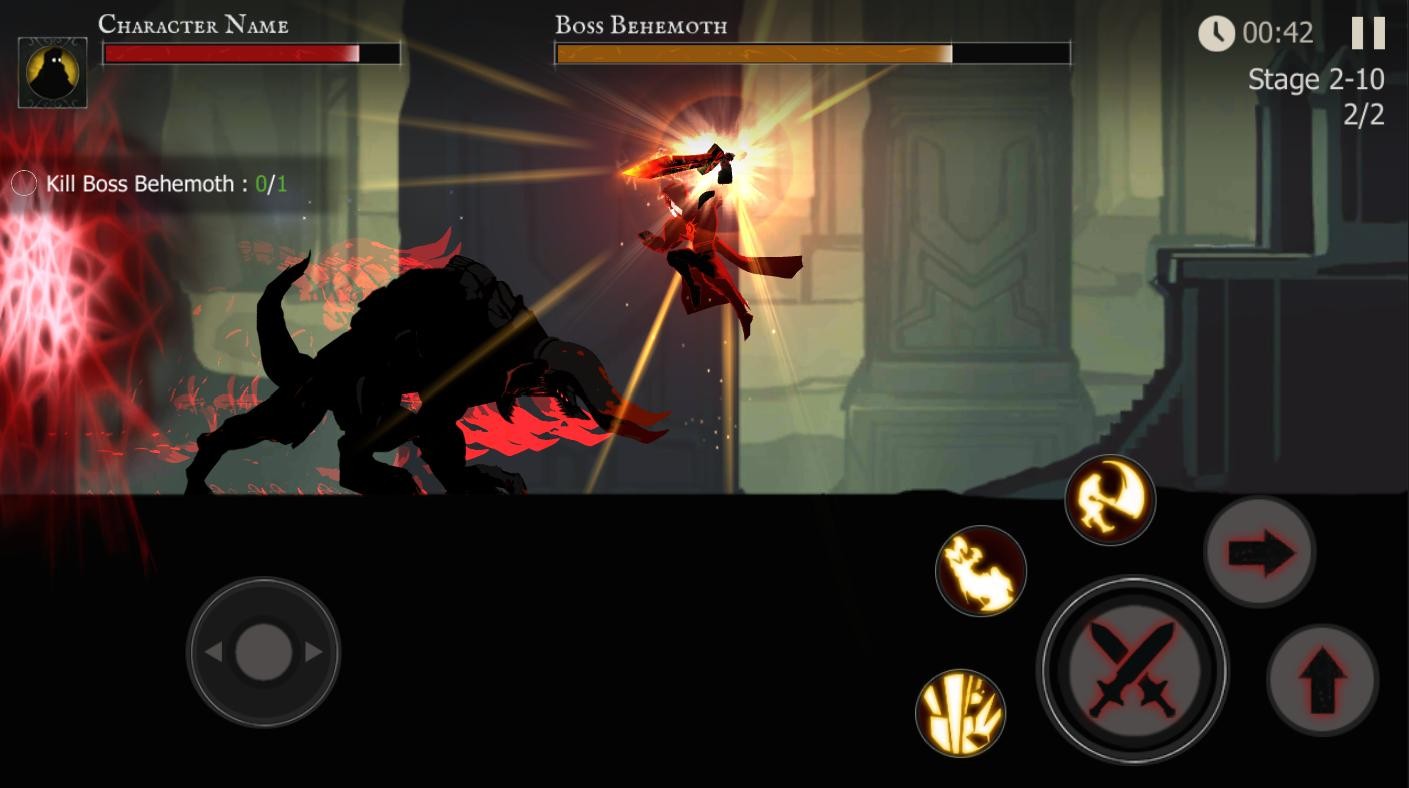Tap the virtual movement joystick
This screenshot has height=788, width=1409.
pyautogui.click(x=263, y=652)
